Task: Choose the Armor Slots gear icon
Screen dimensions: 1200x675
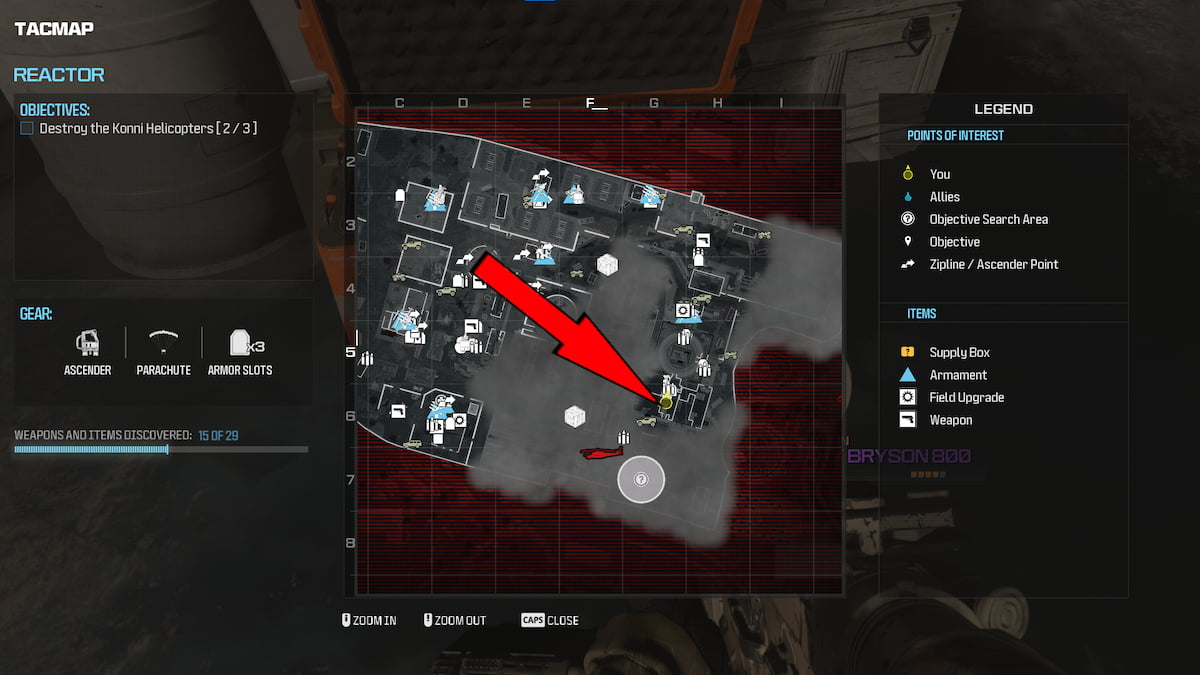Action: [x=240, y=343]
